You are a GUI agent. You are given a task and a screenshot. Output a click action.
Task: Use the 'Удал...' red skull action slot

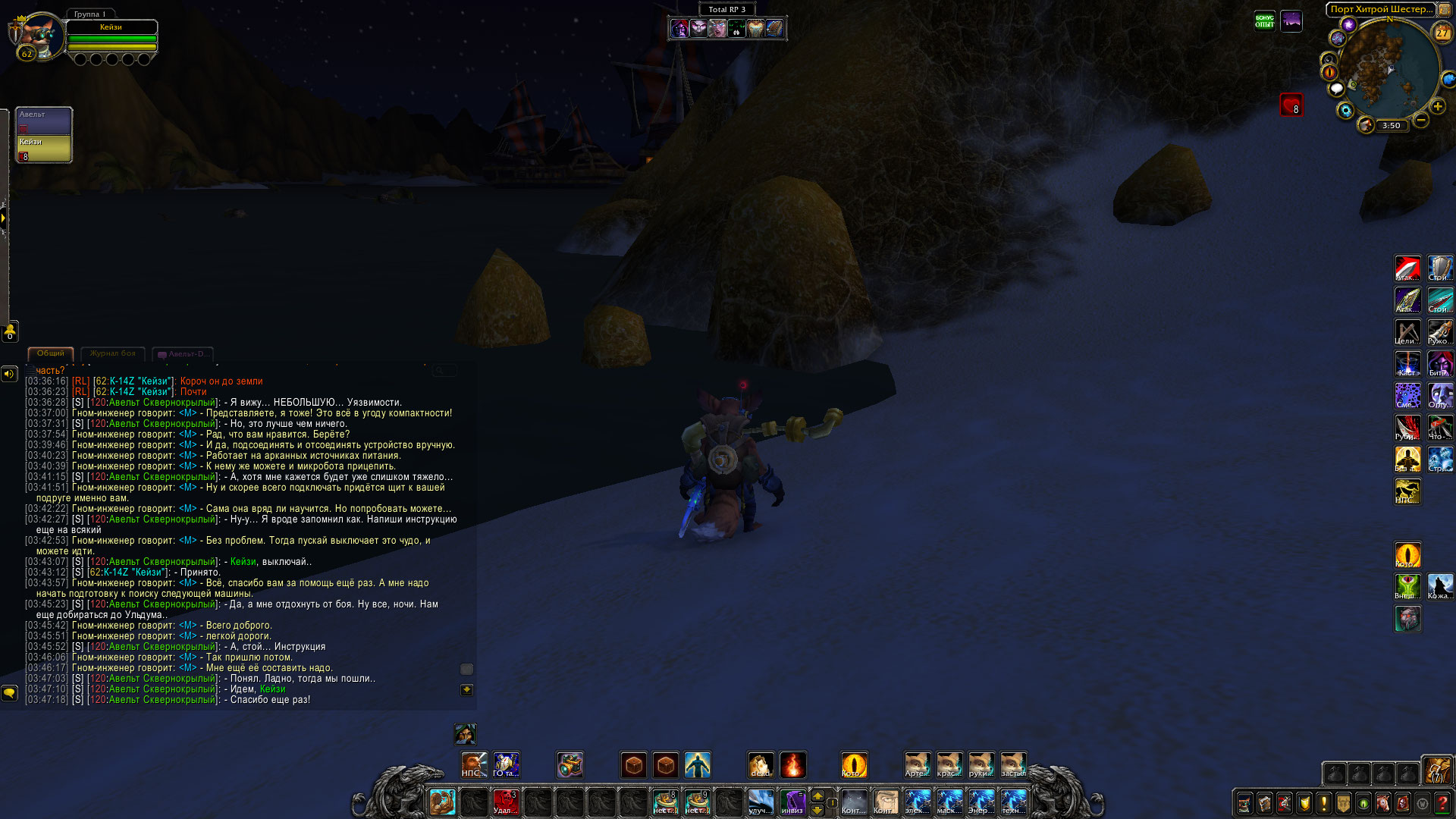(506, 802)
